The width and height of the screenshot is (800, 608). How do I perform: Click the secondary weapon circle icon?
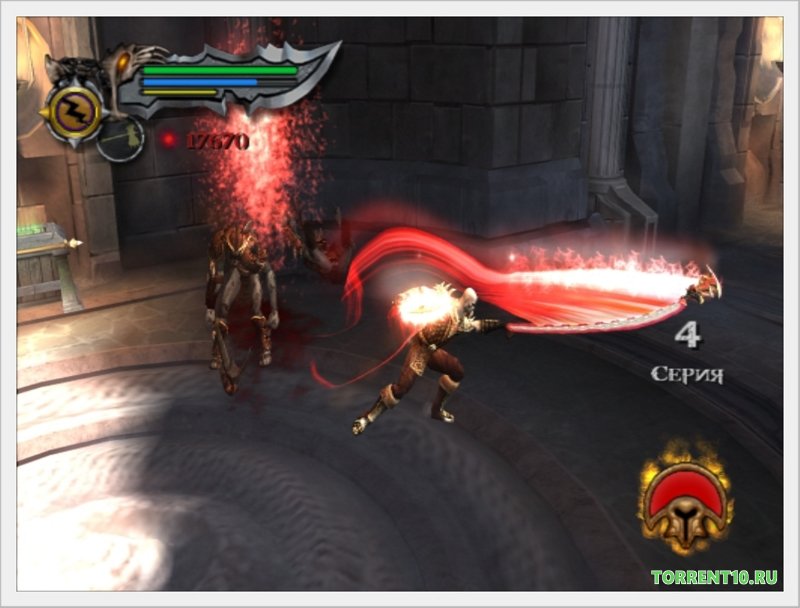tap(121, 139)
